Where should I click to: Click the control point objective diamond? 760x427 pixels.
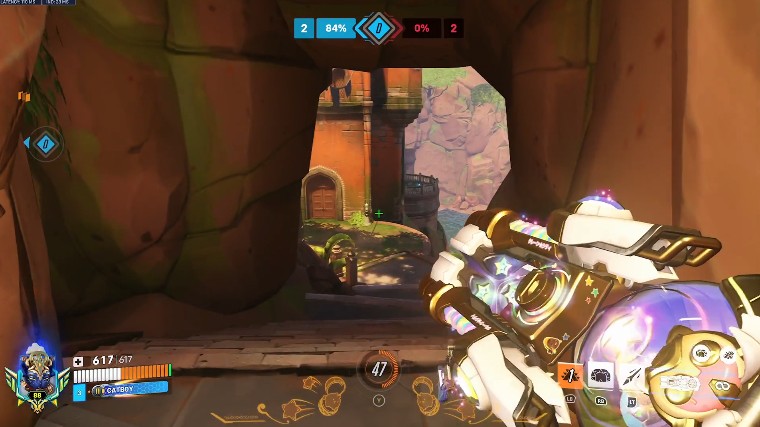[x=378, y=28]
